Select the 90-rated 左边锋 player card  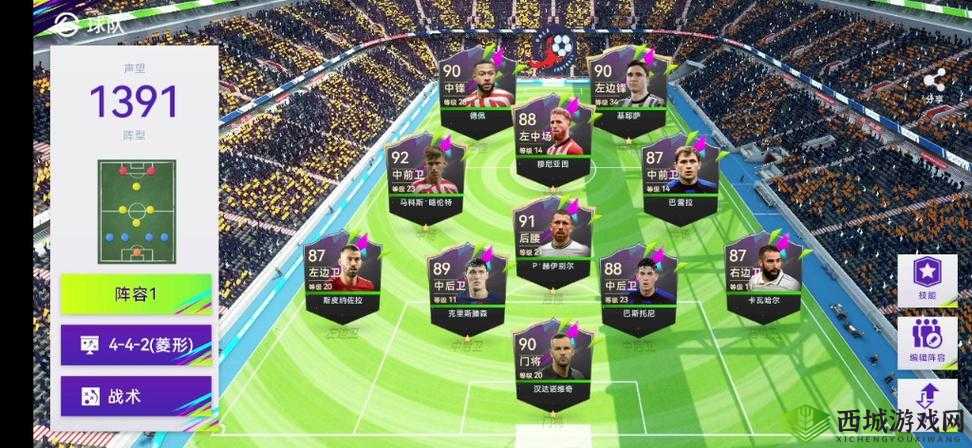[x=627, y=84]
